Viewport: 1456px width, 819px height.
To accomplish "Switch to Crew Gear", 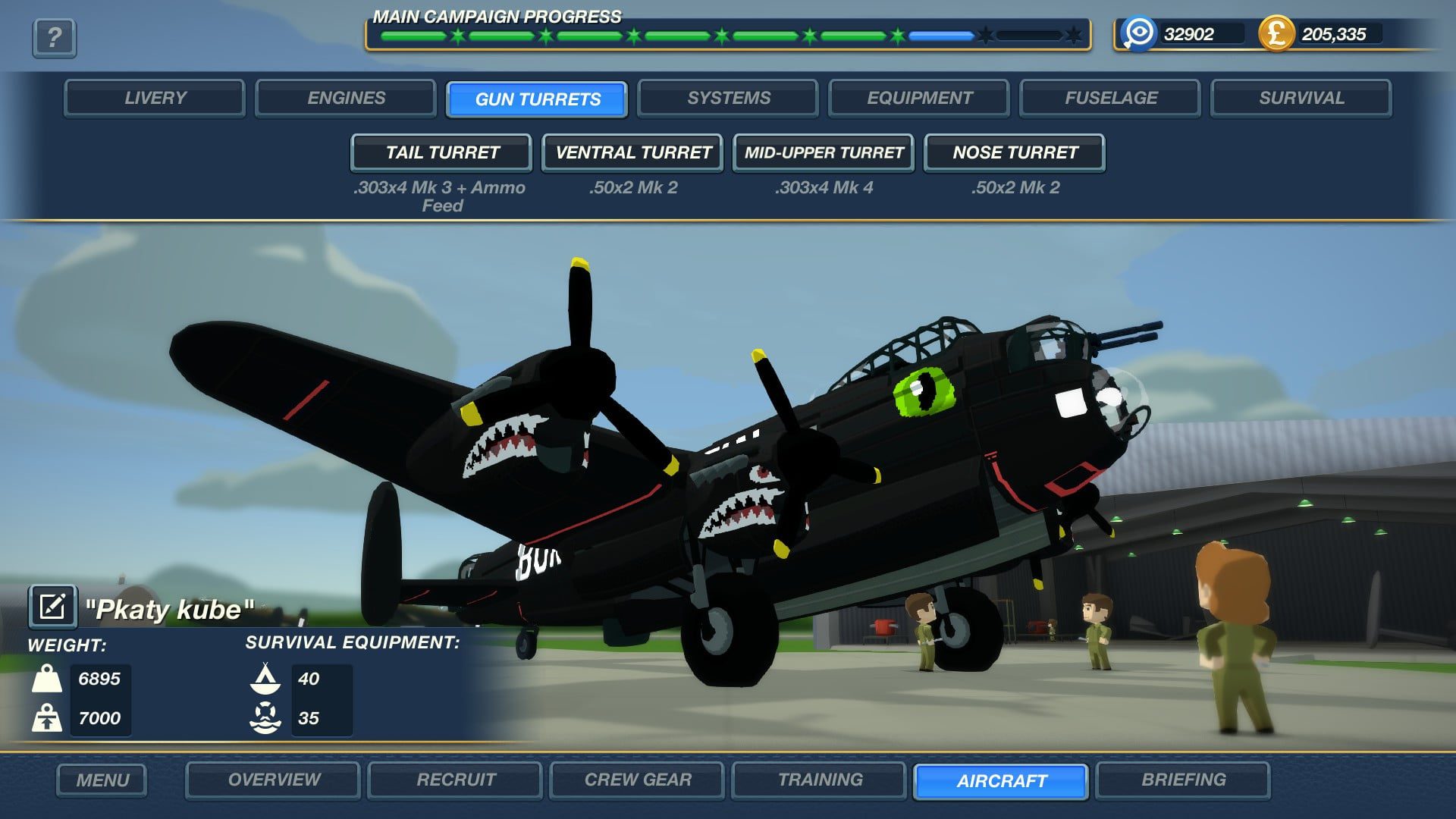I will (x=637, y=780).
